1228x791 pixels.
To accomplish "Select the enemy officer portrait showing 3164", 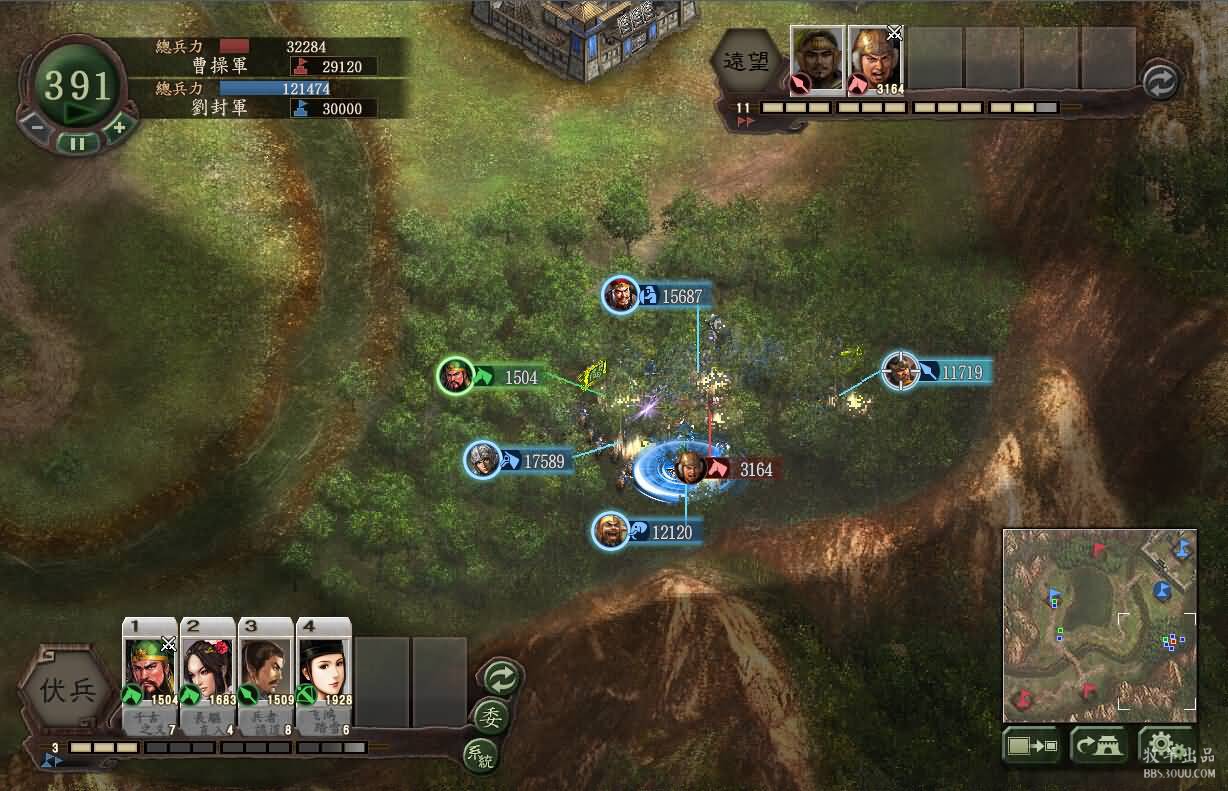I will point(875,59).
